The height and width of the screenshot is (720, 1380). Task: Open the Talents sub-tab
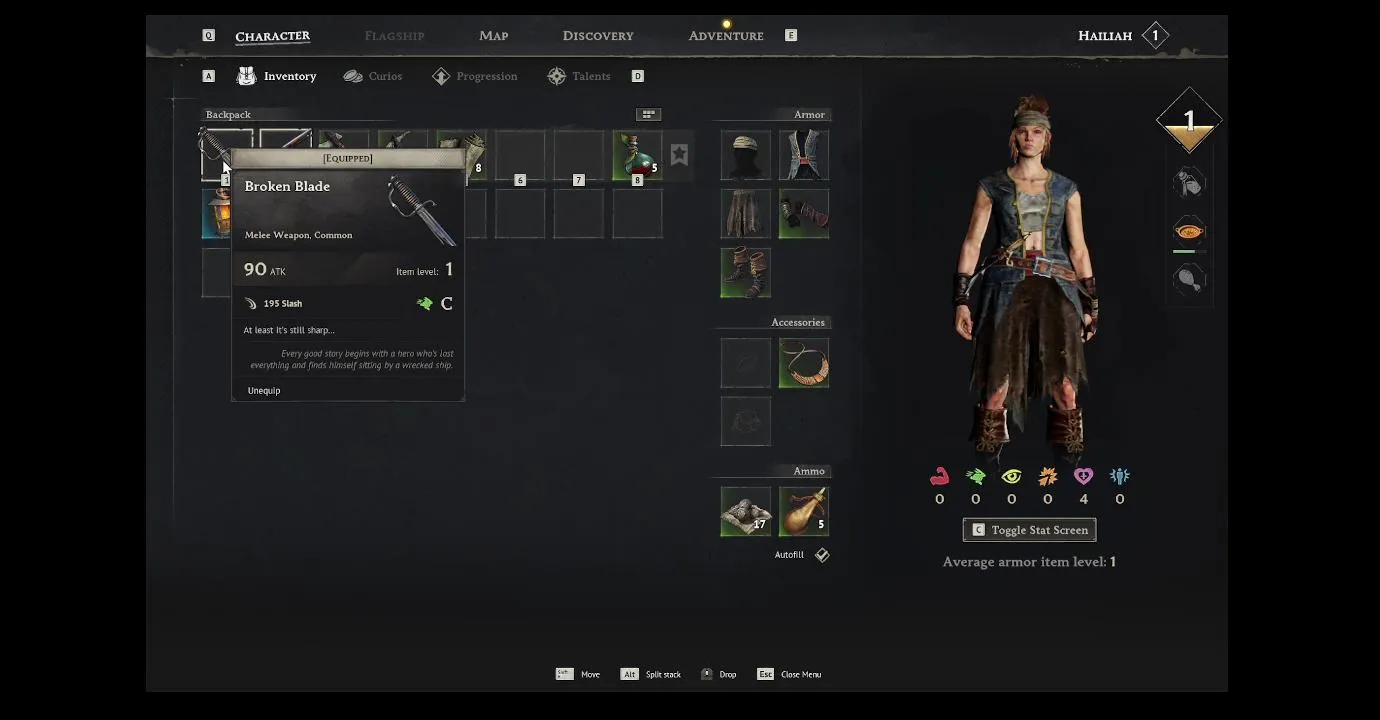click(579, 76)
